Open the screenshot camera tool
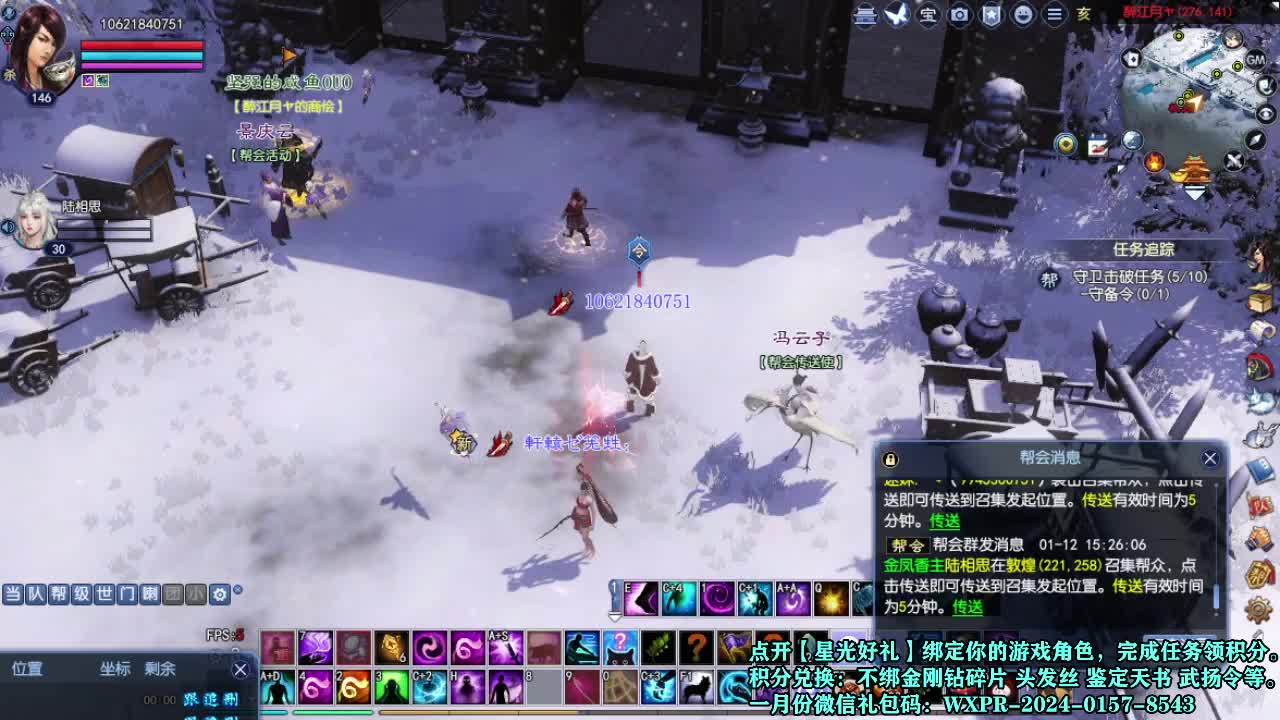 [x=960, y=16]
